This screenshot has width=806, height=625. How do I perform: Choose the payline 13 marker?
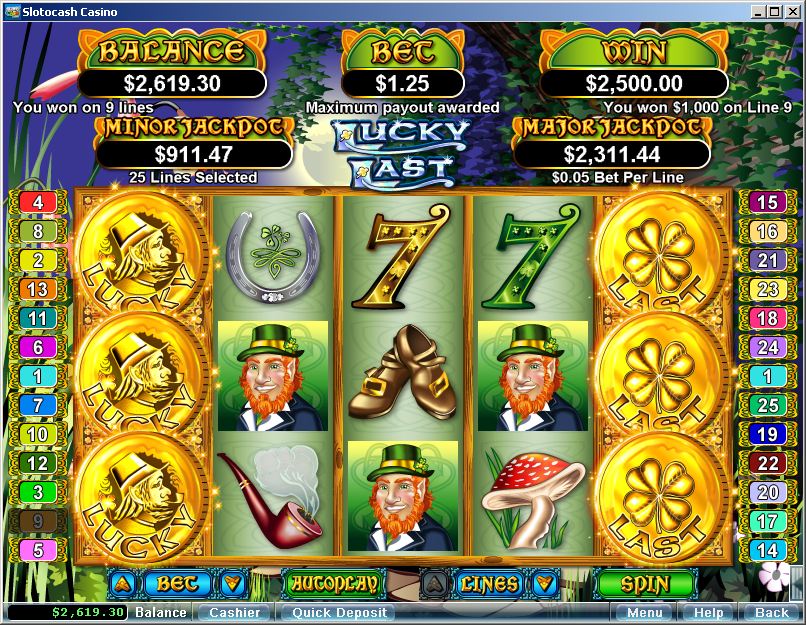(38, 289)
